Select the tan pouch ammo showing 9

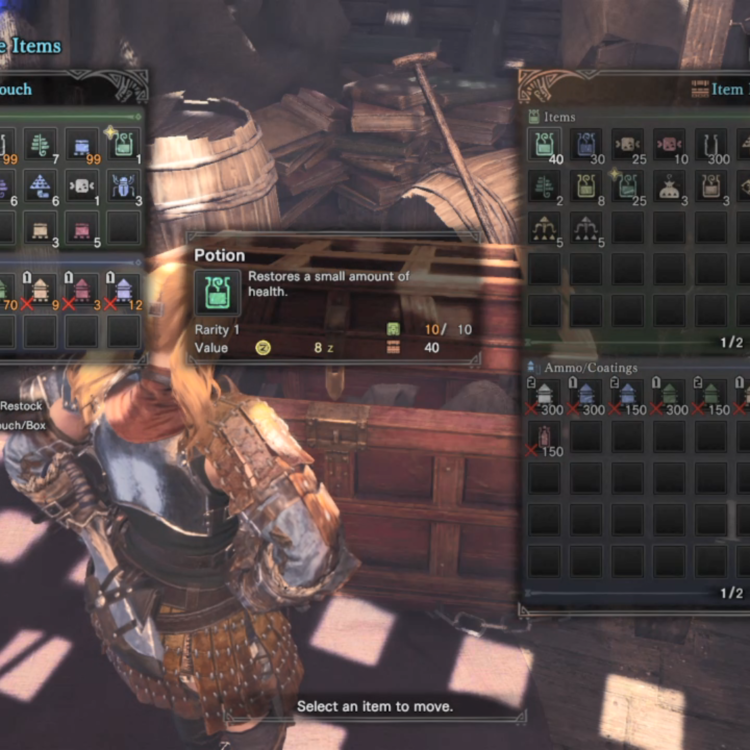click(x=41, y=290)
